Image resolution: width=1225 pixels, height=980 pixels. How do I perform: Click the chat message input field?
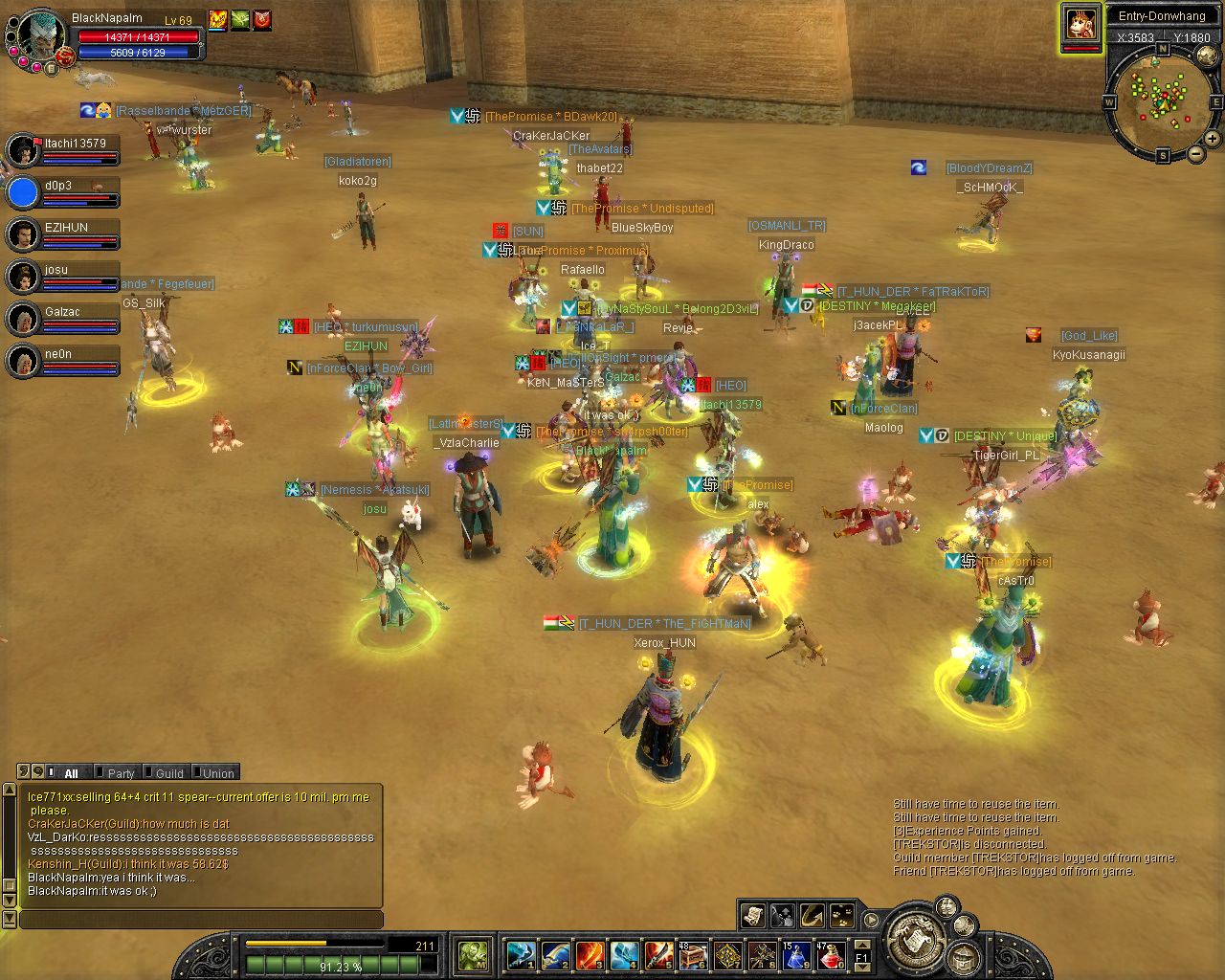[x=201, y=920]
